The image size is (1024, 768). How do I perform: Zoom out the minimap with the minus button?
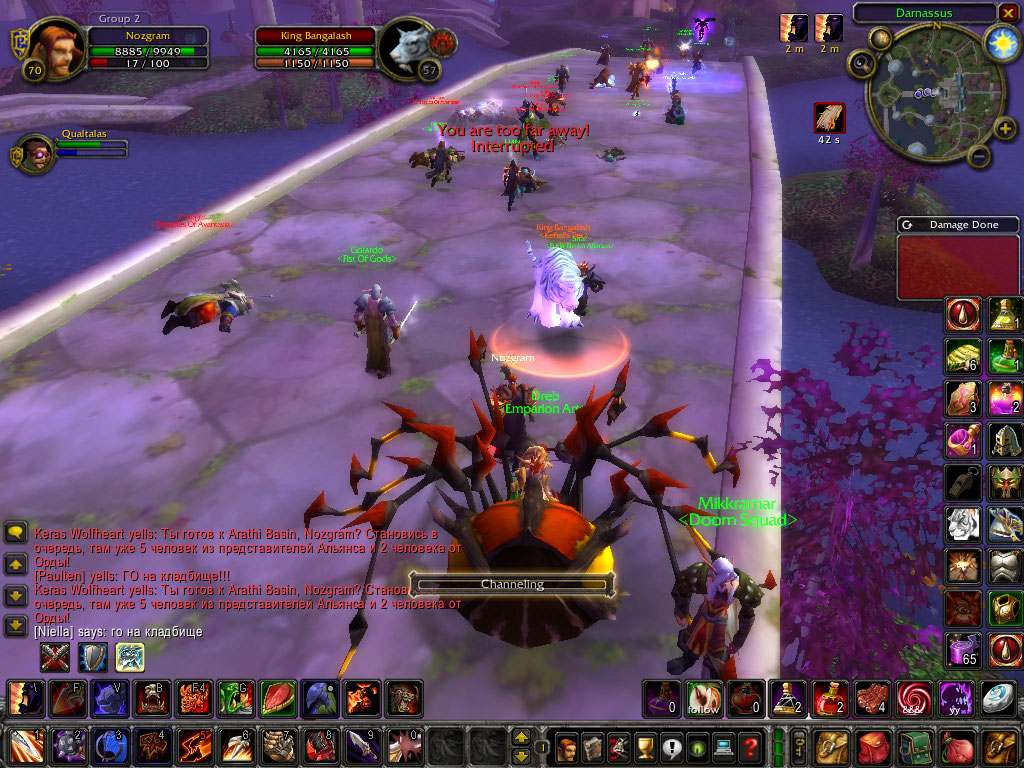point(979,156)
